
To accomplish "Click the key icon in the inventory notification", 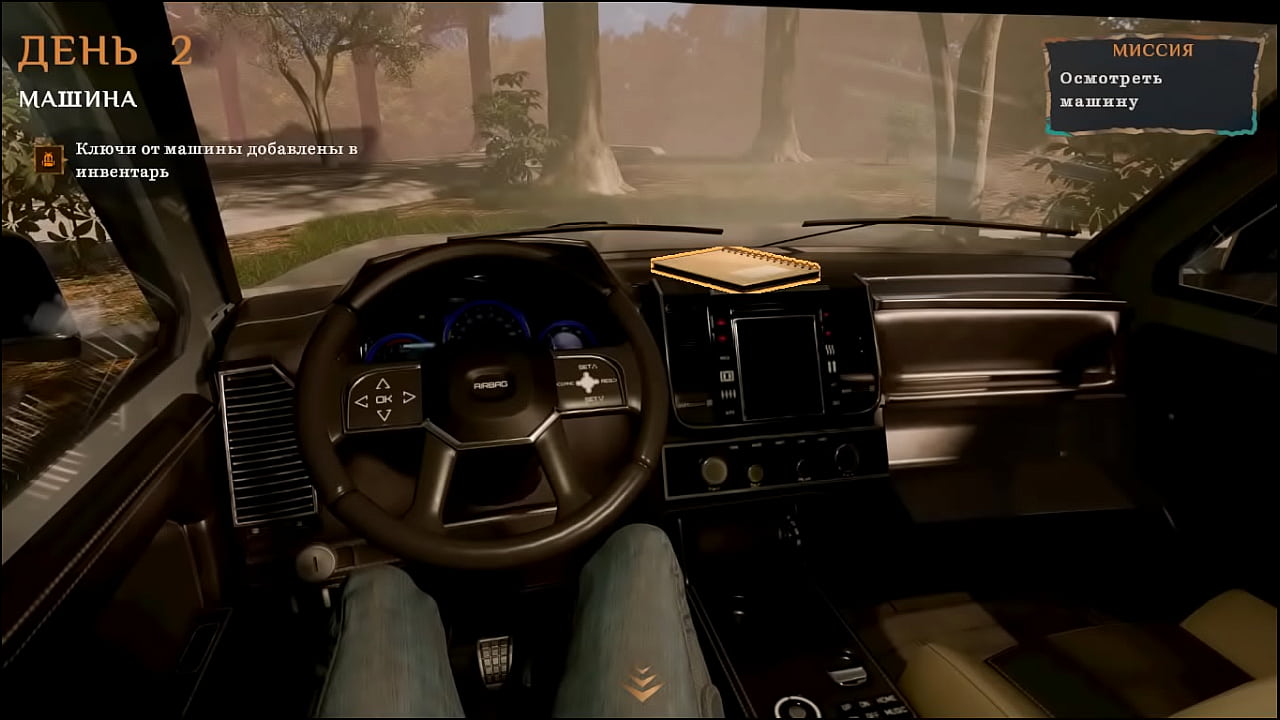I will pos(47,161).
